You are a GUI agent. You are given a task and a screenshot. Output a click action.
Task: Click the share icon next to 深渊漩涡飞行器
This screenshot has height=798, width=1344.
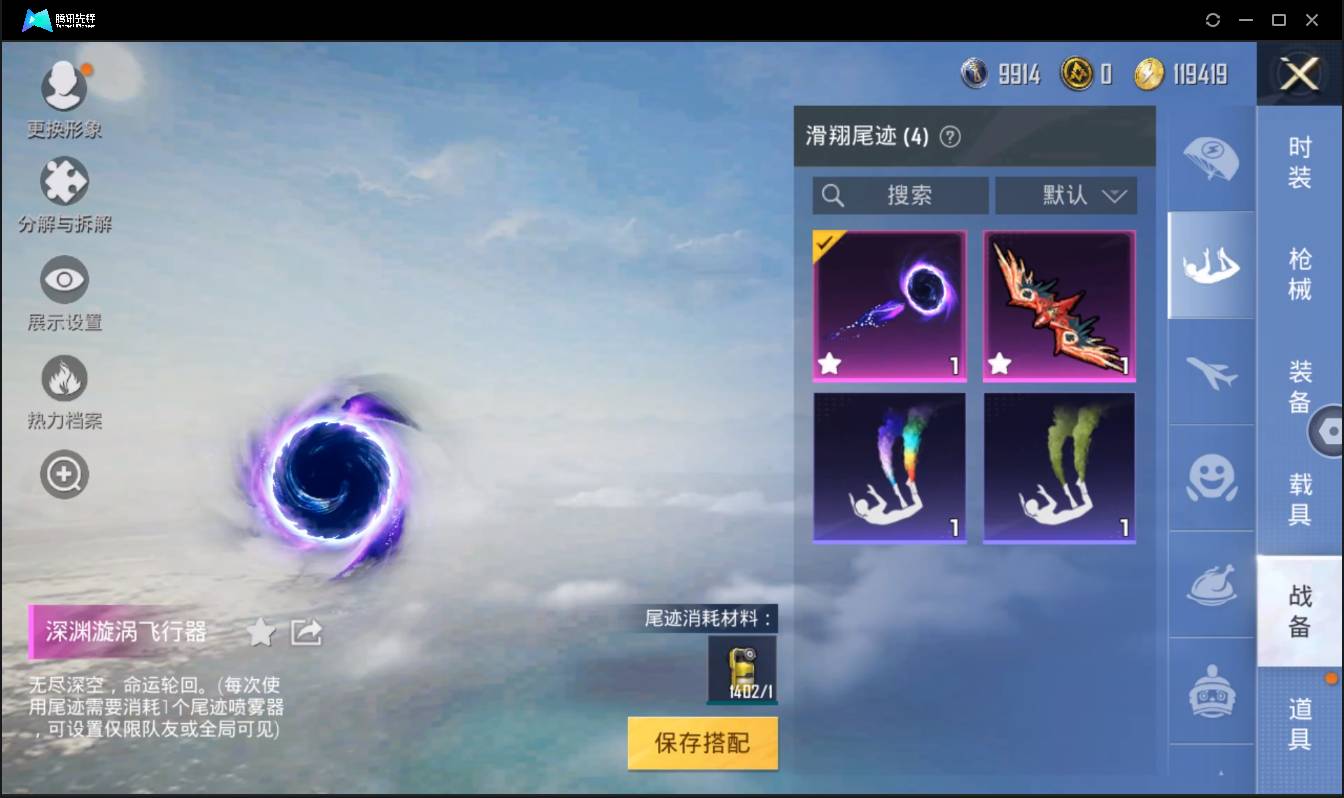306,632
